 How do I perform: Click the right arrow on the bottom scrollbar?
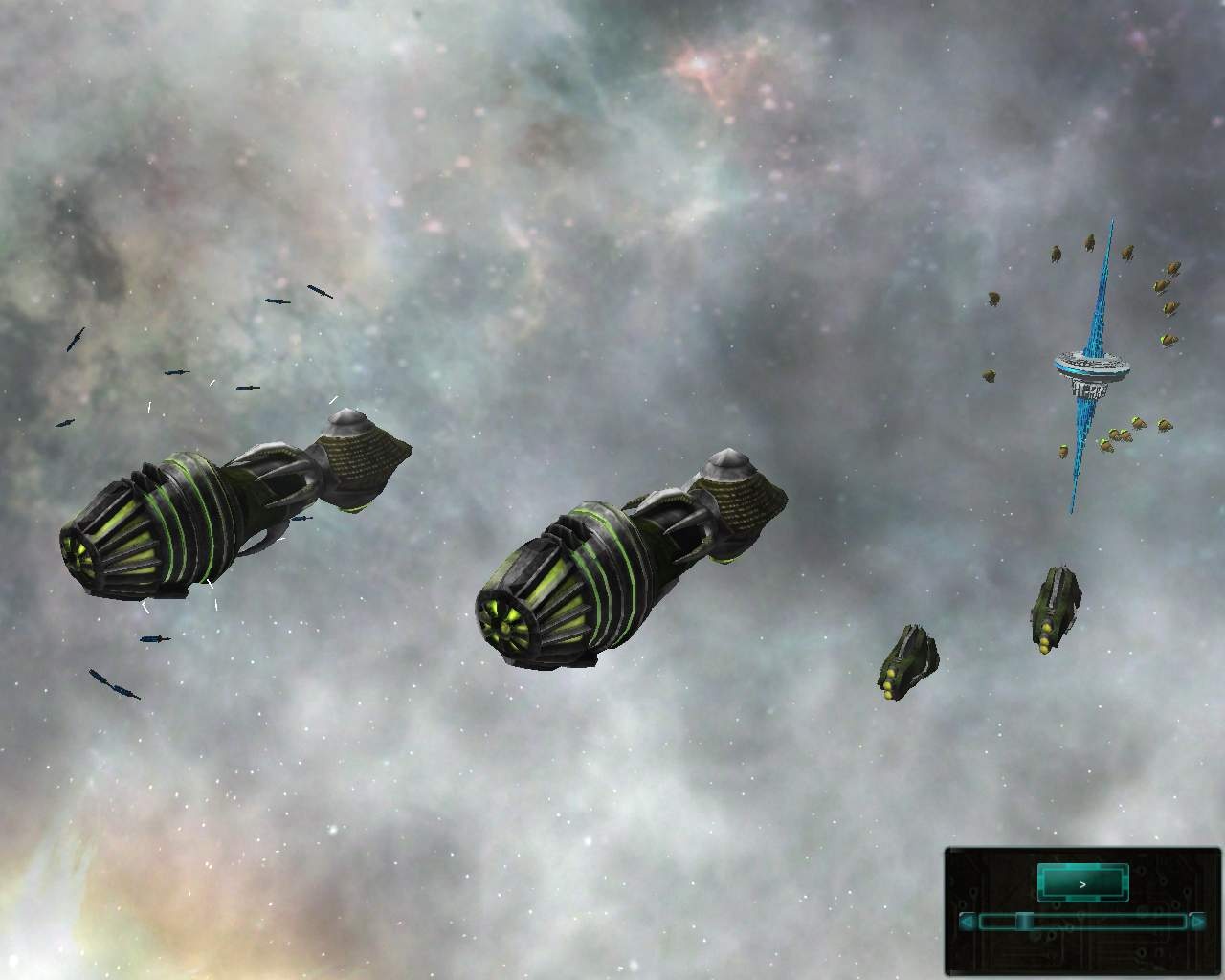(x=1196, y=921)
